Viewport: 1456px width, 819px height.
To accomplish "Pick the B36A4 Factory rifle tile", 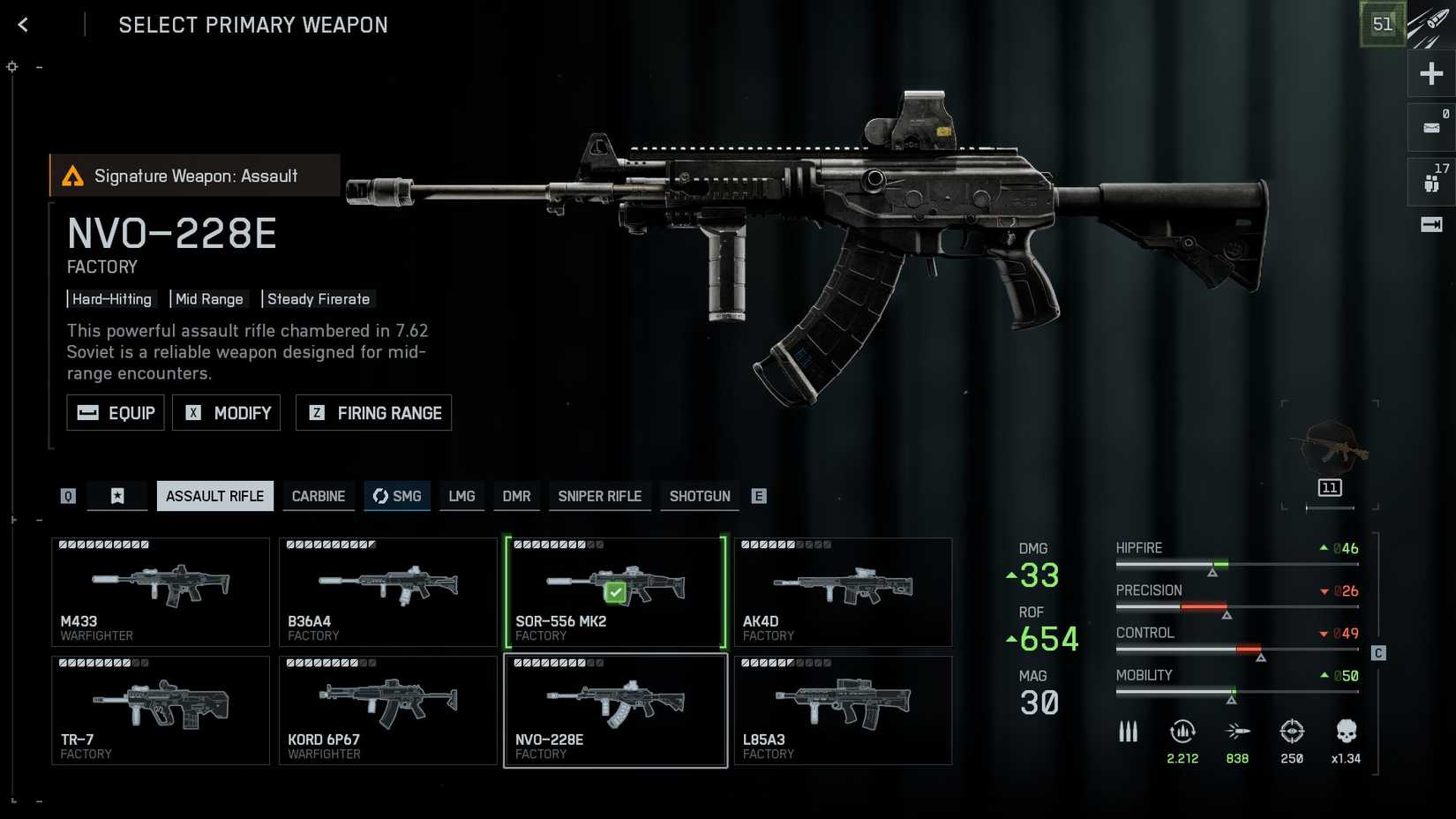I will tap(388, 591).
